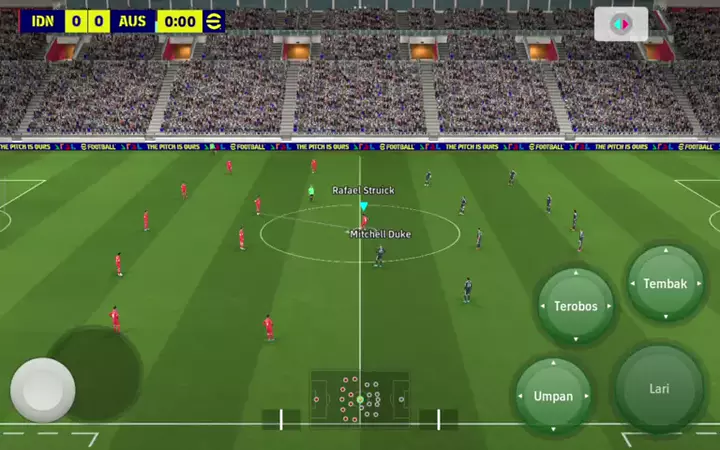This screenshot has width=720, height=450.
Task: Click the screen recorder overlay icon
Action: (x=621, y=24)
